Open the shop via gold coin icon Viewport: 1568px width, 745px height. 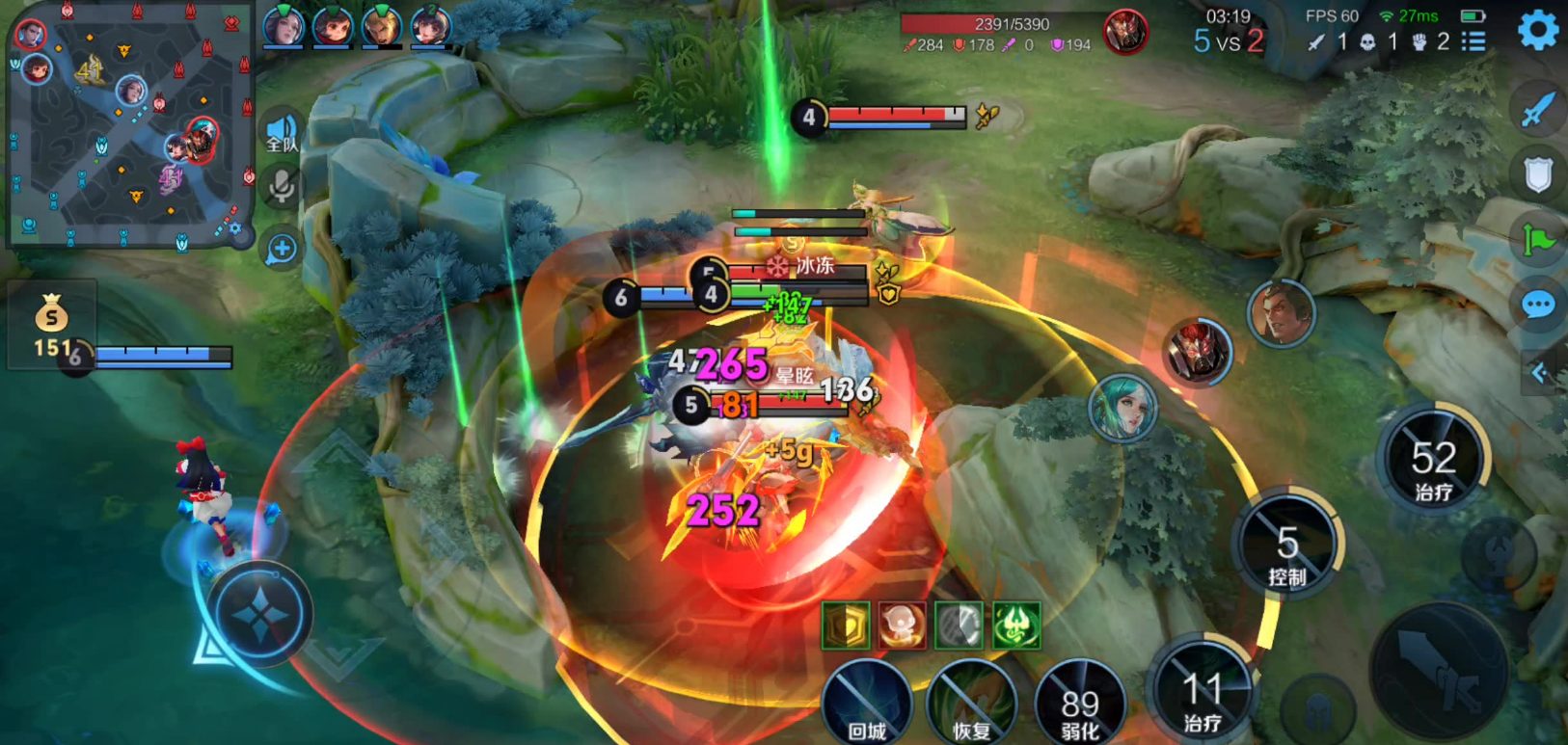[51, 315]
